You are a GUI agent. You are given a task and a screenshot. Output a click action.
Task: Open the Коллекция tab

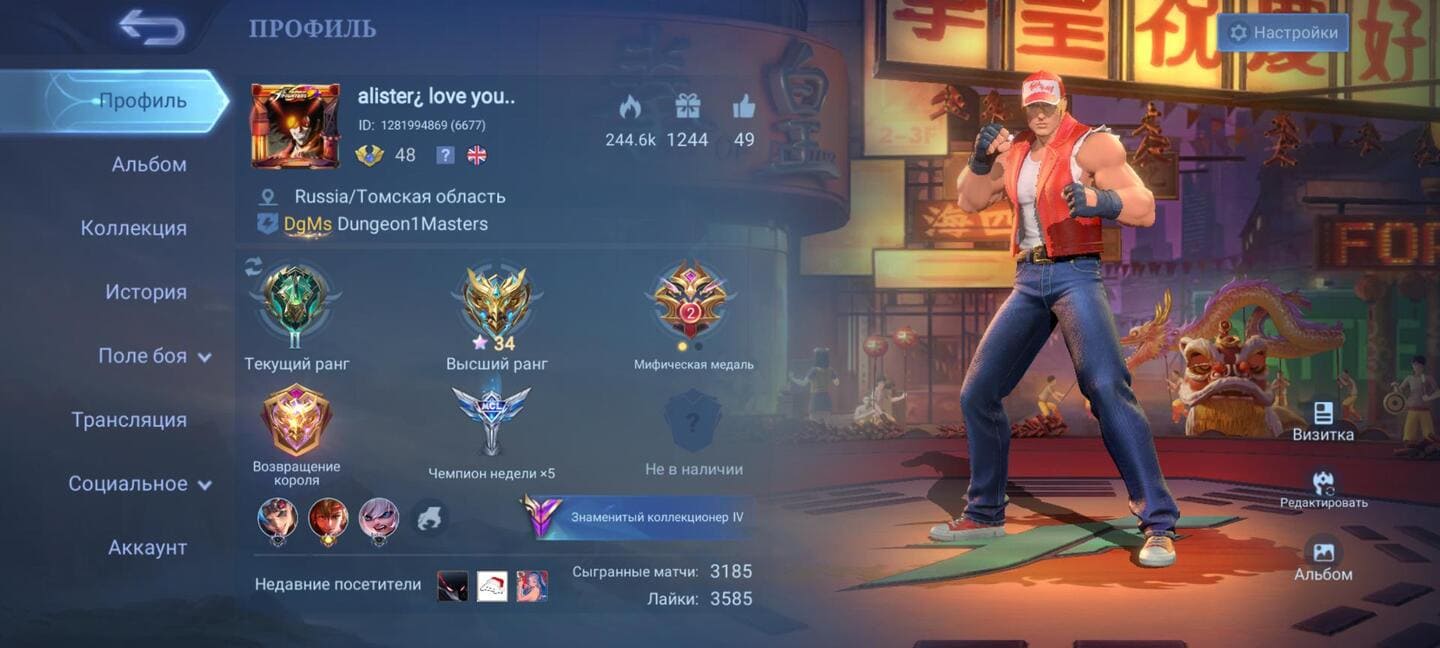[134, 228]
